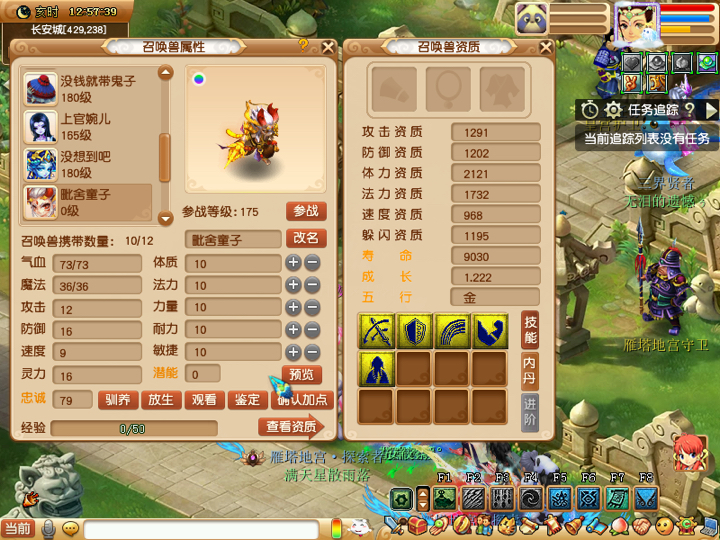Click the 鉴定 appraise button
The width and height of the screenshot is (720, 540).
(x=247, y=400)
